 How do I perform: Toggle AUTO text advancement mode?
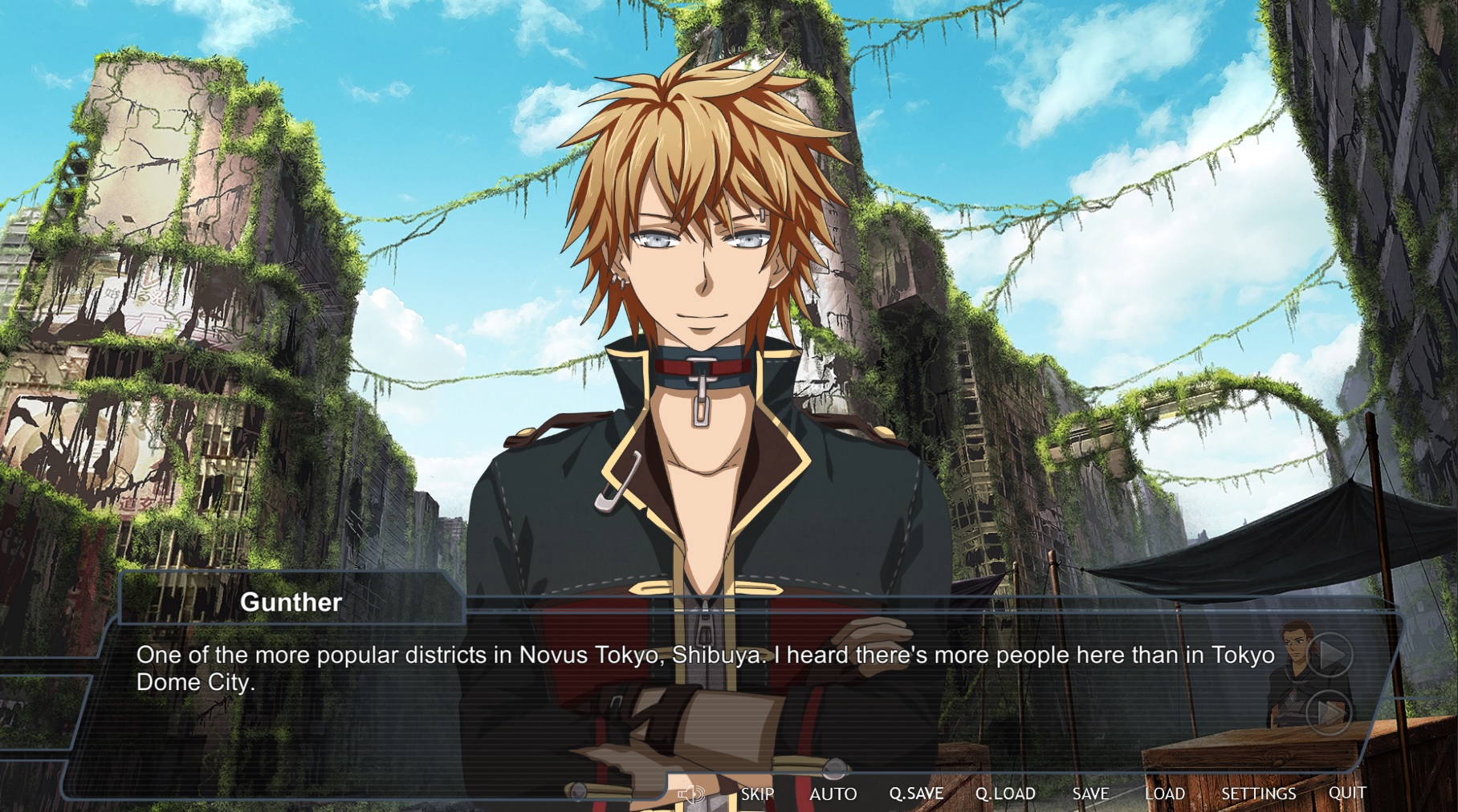(x=835, y=794)
